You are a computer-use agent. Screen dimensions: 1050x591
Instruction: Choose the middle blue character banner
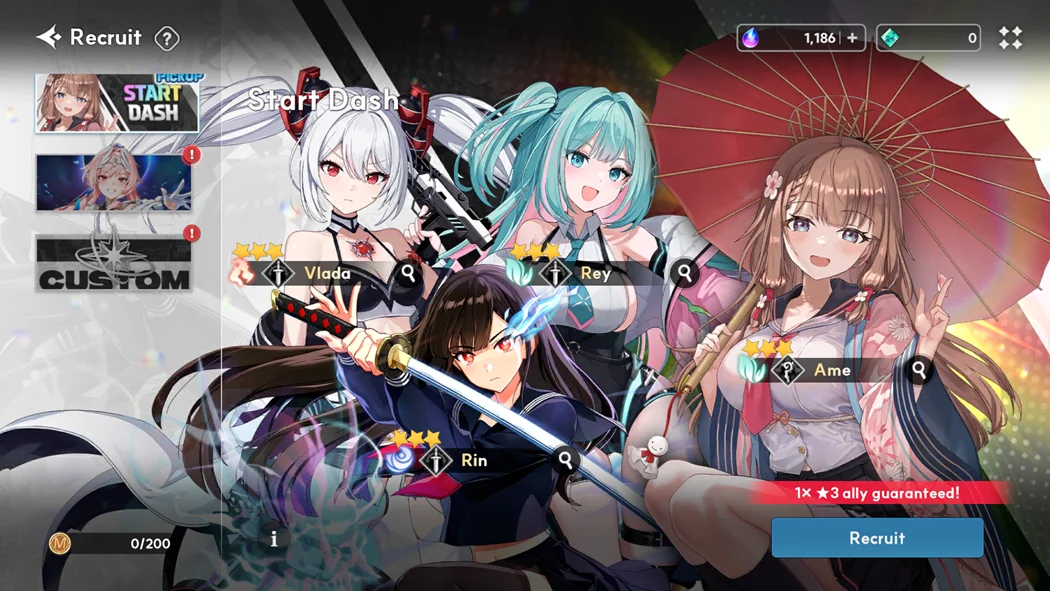click(114, 183)
